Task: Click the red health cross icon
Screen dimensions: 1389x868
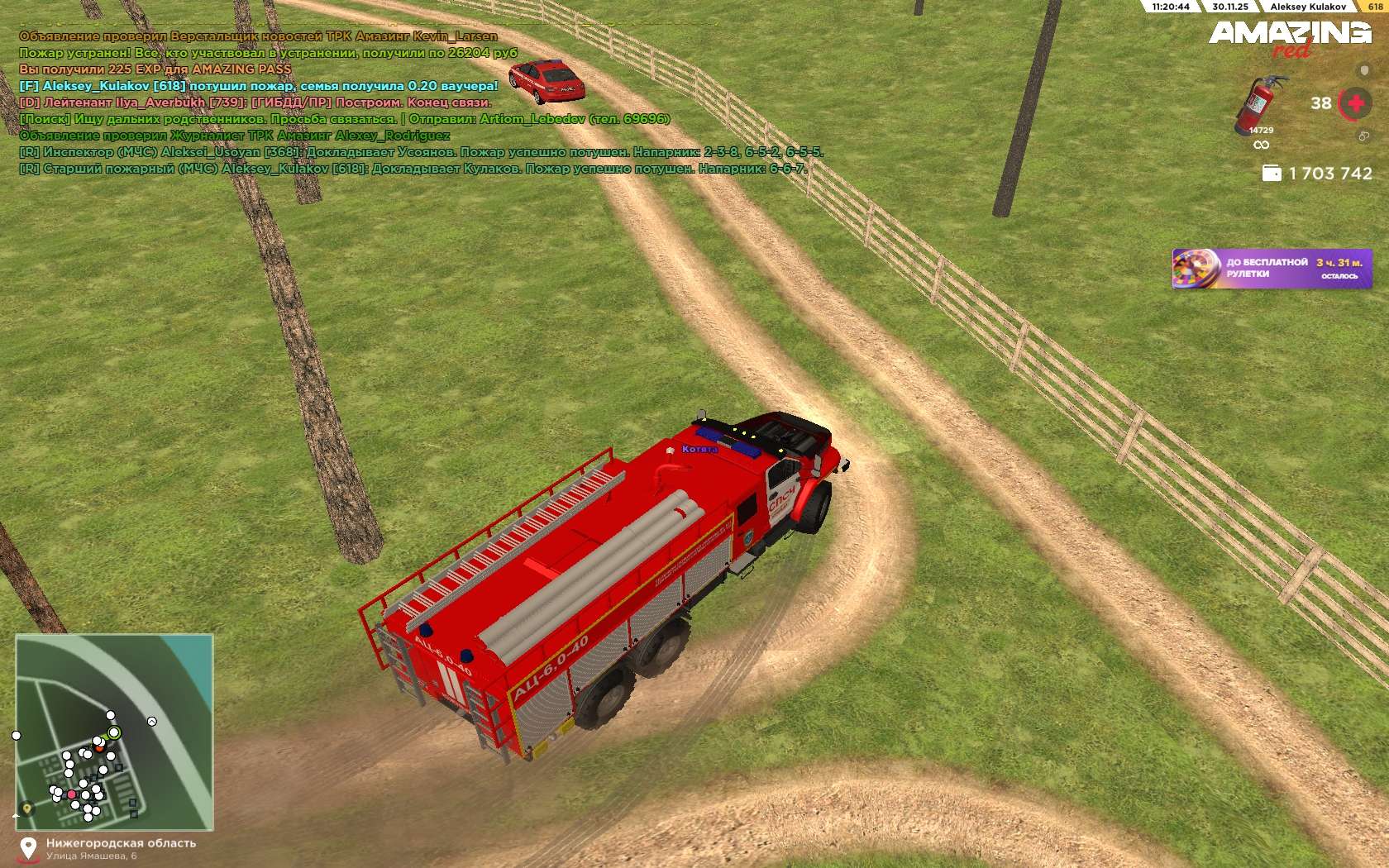Action: [1356, 103]
